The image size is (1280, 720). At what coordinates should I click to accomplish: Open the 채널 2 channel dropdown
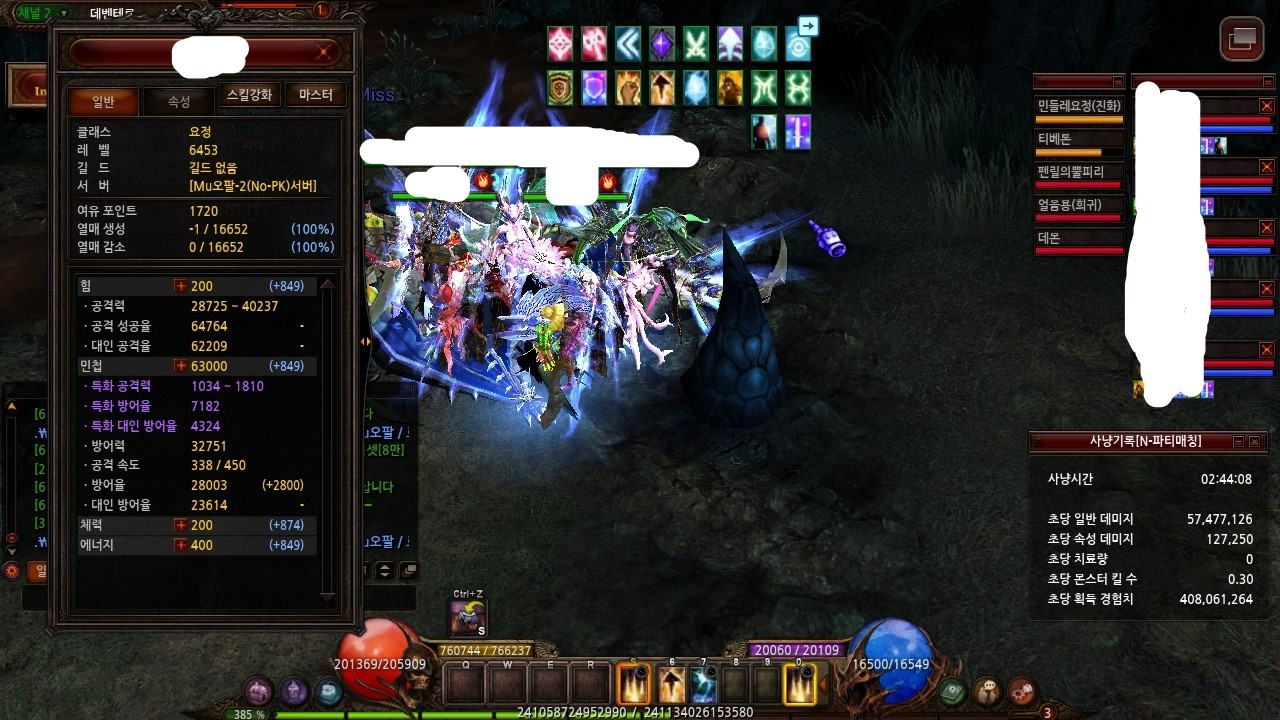pos(64,13)
